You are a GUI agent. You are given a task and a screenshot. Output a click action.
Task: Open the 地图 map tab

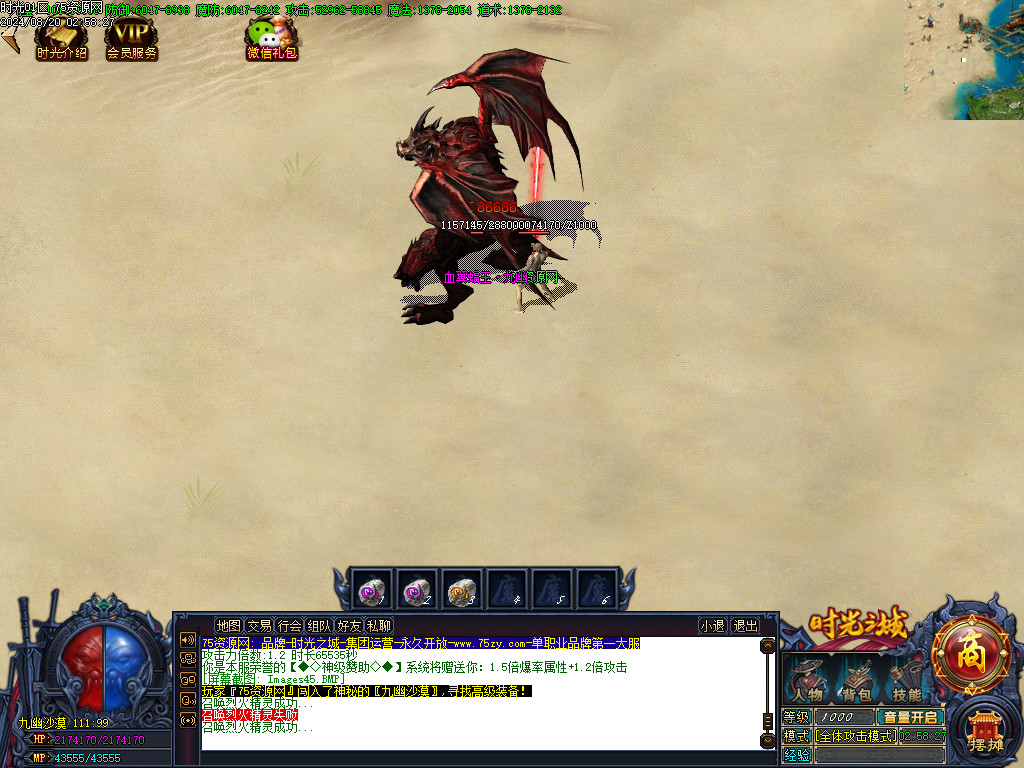point(229,626)
